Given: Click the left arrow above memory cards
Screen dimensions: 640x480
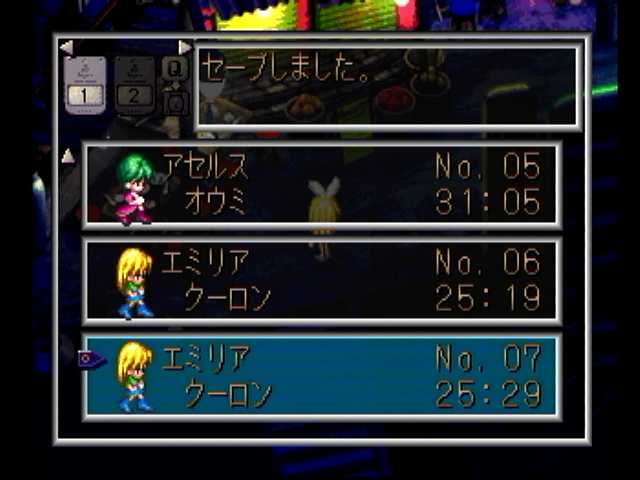Looking at the screenshot, I should pyautogui.click(x=66, y=47).
